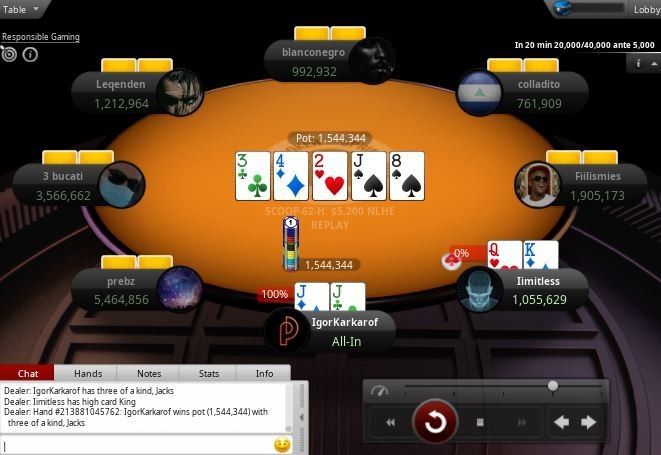
Task: Switch to the Notes tab
Action: pos(149,374)
